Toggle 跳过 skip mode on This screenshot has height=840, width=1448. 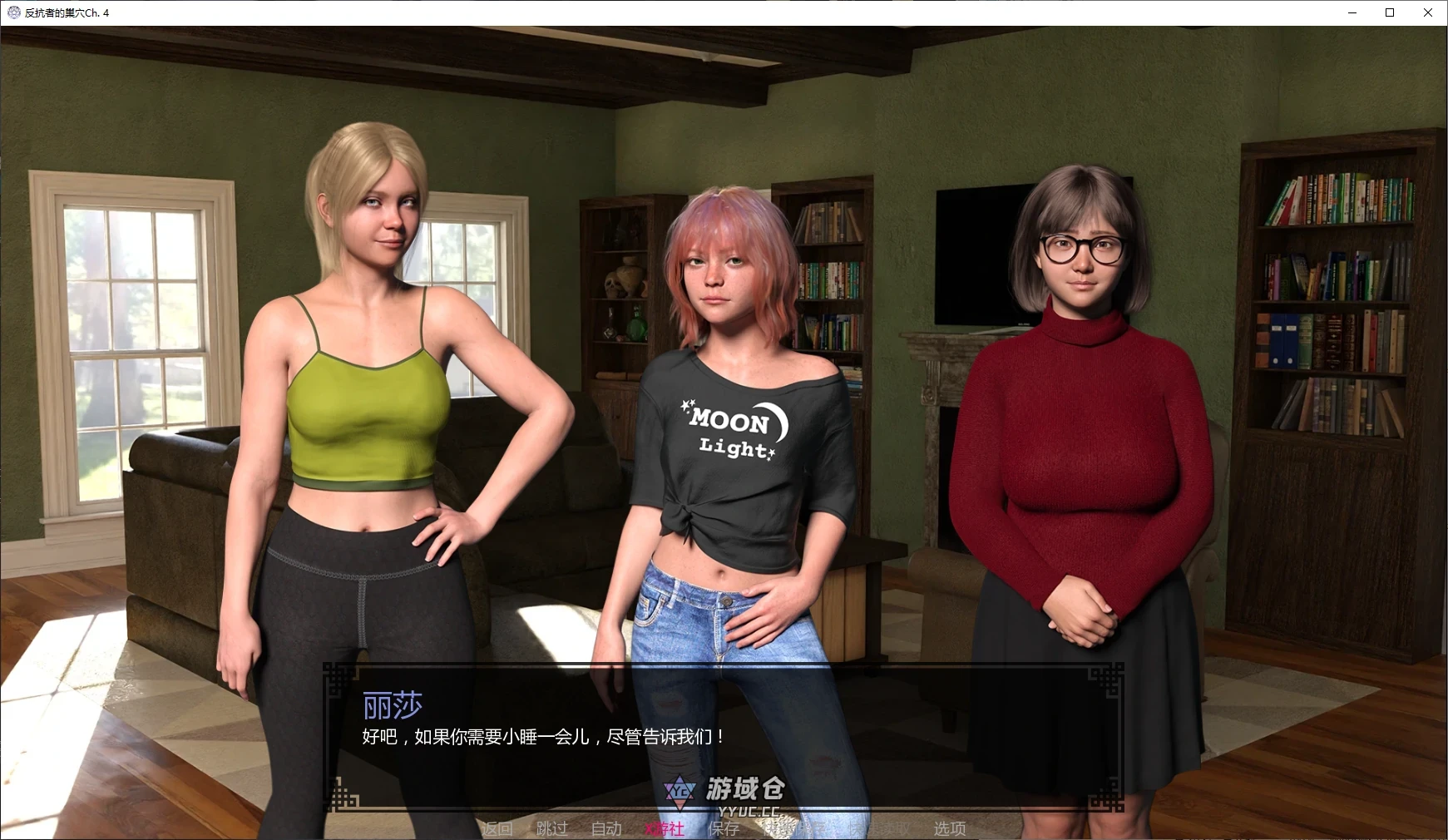click(x=551, y=828)
